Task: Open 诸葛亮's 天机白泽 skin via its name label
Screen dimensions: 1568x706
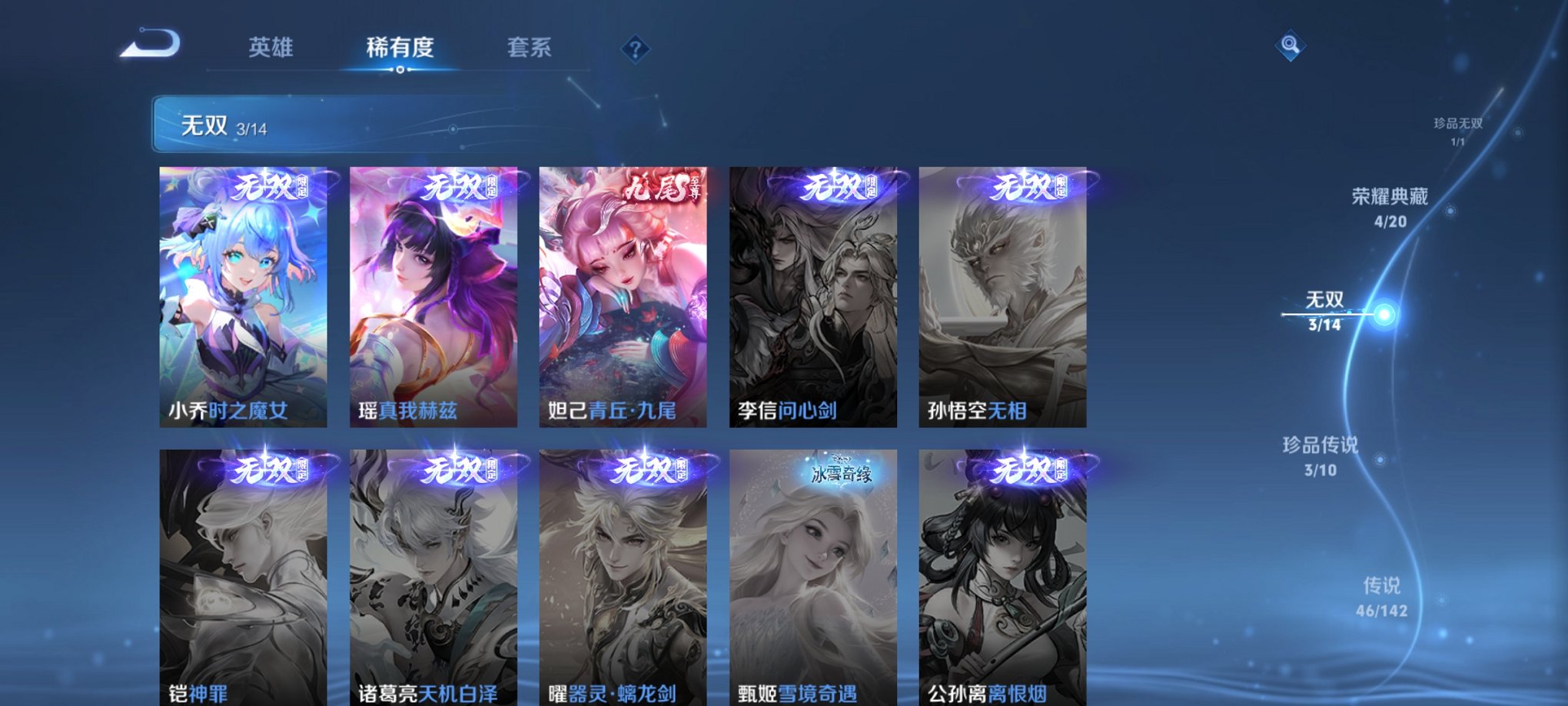Action: tap(425, 691)
